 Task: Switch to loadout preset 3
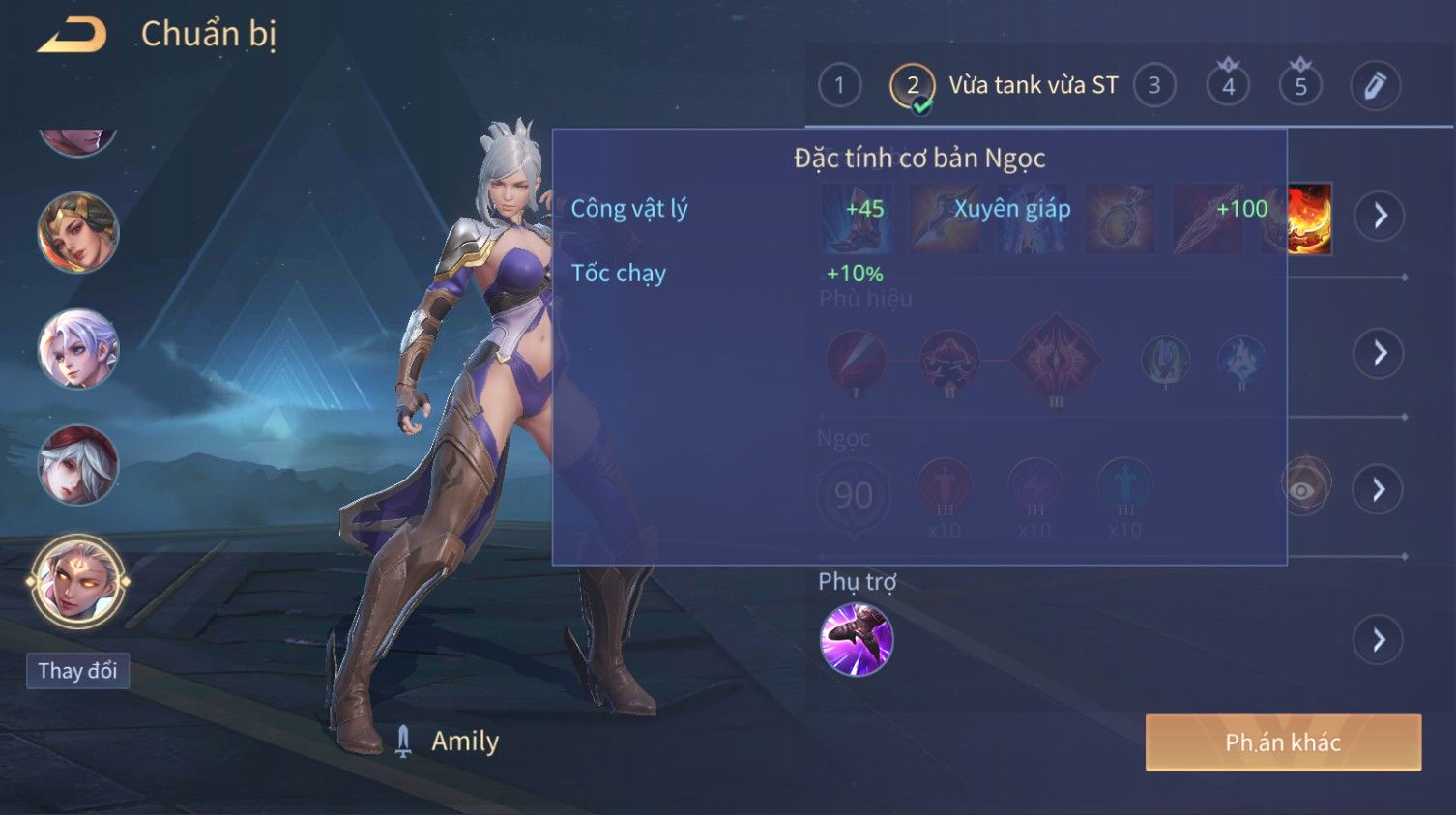[1153, 86]
